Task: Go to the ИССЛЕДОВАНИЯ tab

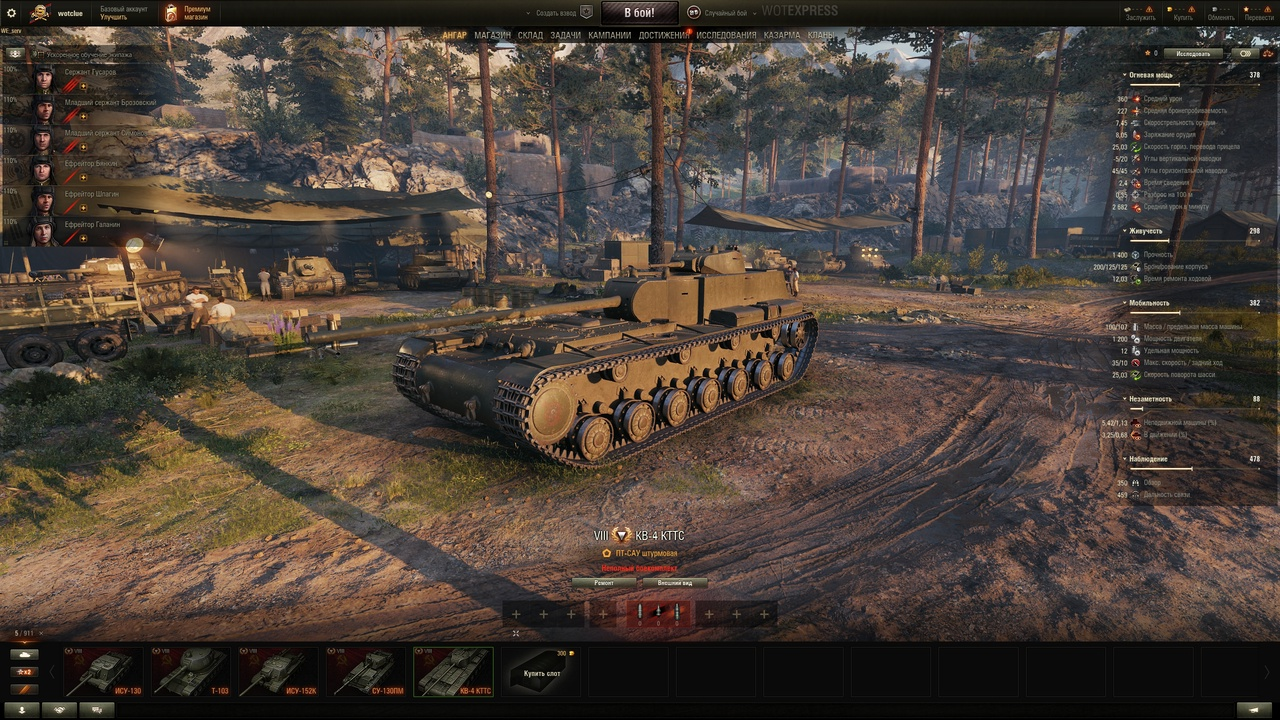Action: [x=726, y=35]
